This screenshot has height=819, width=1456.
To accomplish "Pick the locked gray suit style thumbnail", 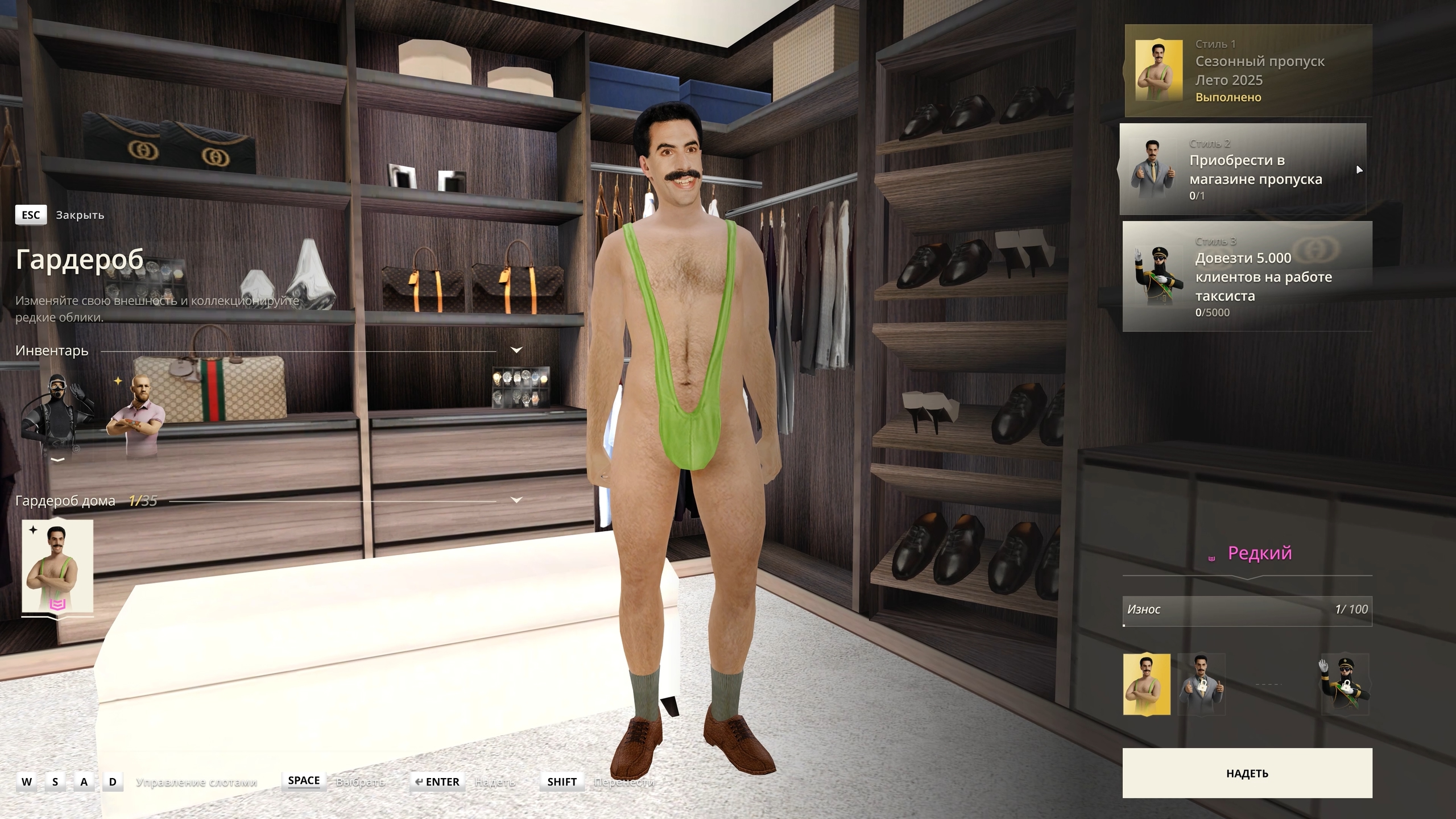I will 1201,684.
